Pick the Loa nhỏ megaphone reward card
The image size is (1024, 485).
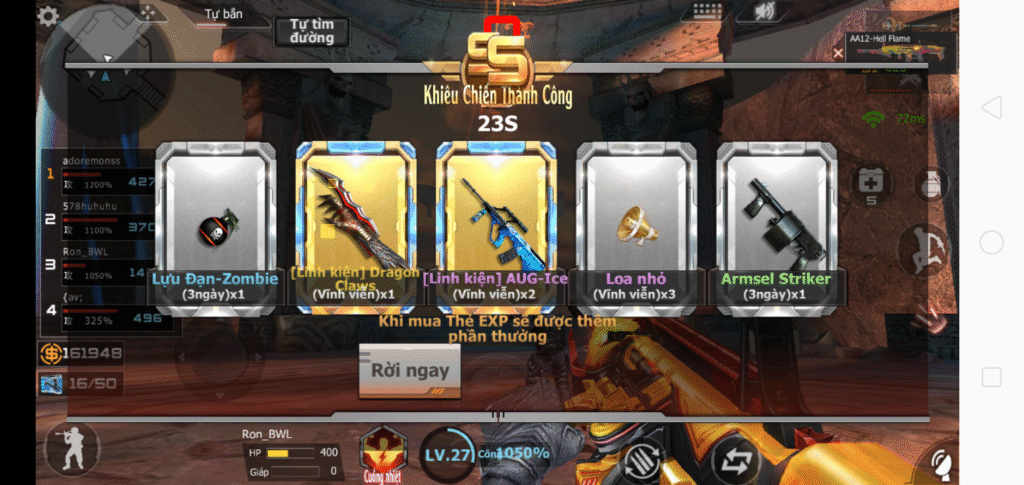637,226
